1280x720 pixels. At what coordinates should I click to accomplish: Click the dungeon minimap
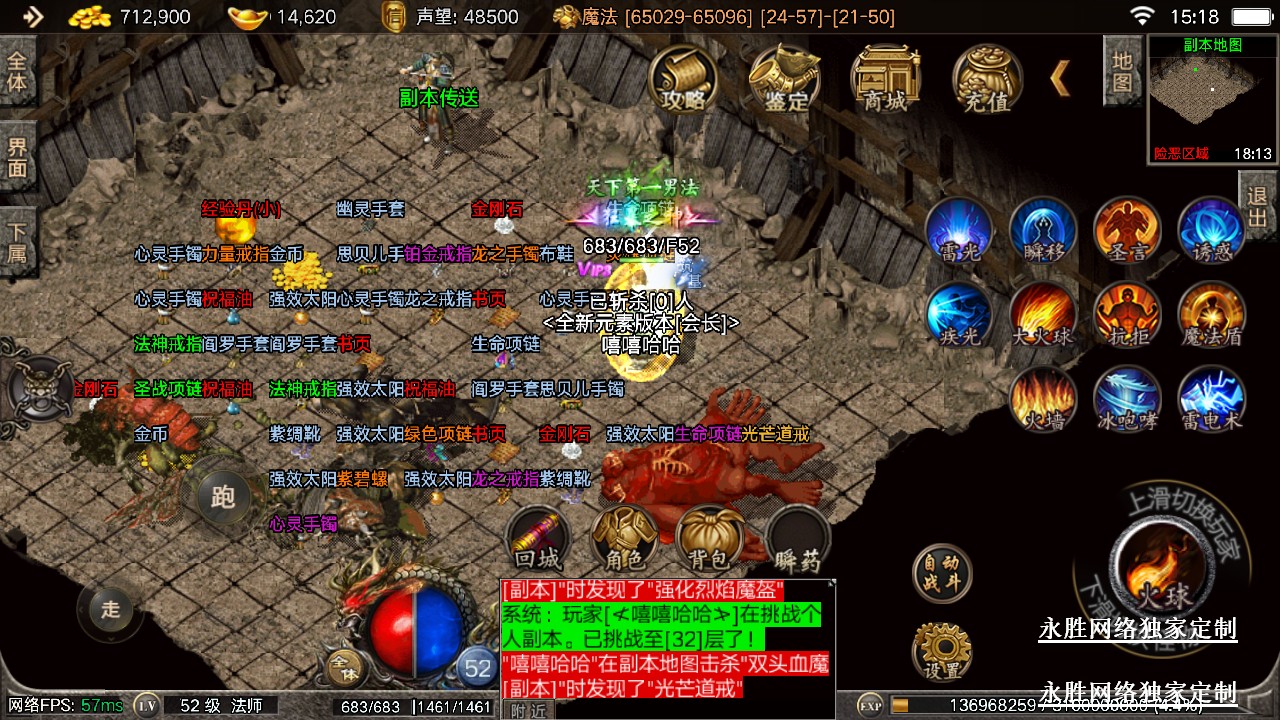coord(1212,98)
